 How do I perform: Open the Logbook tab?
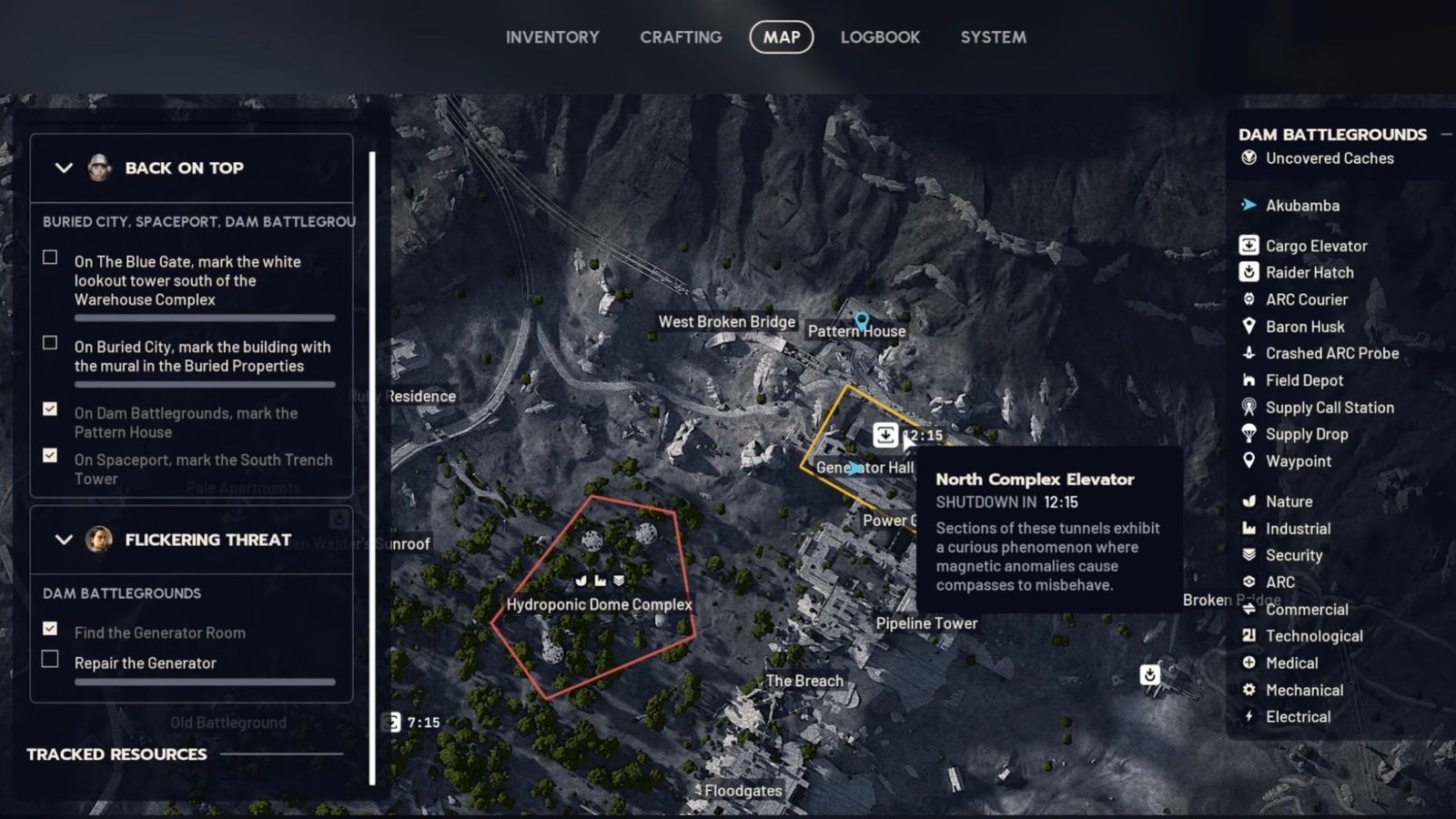point(880,37)
